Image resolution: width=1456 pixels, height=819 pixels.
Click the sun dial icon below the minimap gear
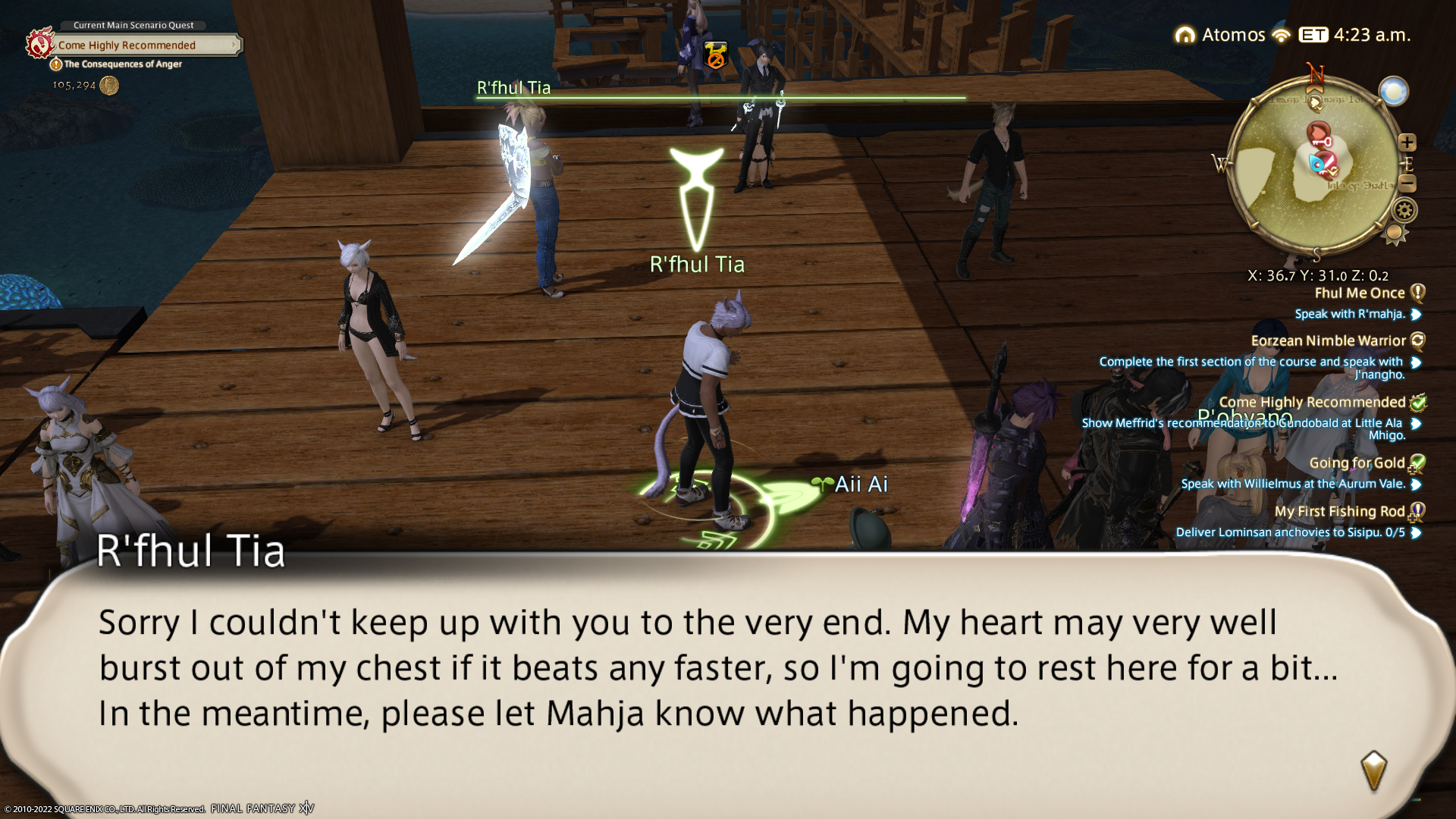point(1395,234)
